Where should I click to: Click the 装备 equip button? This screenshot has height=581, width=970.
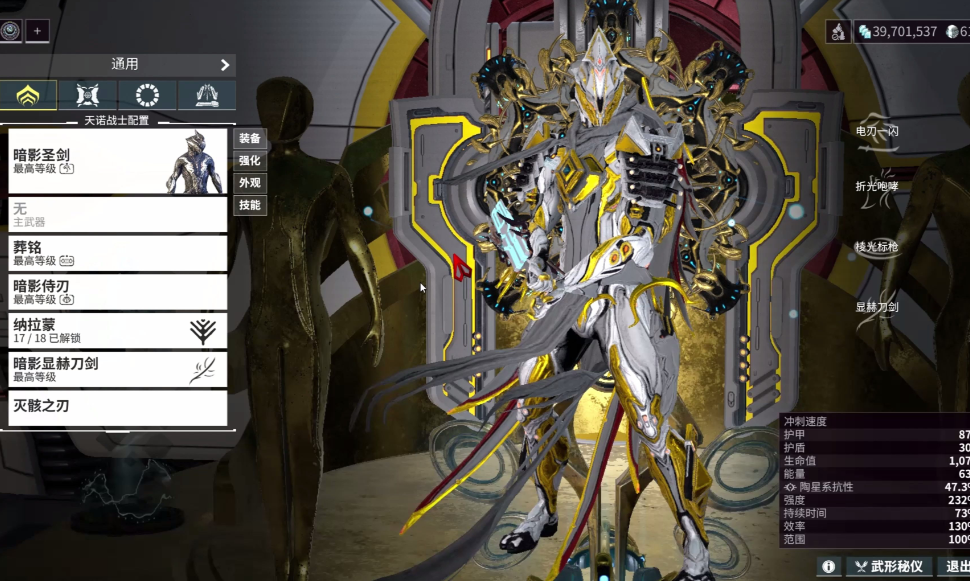pyautogui.click(x=249, y=139)
